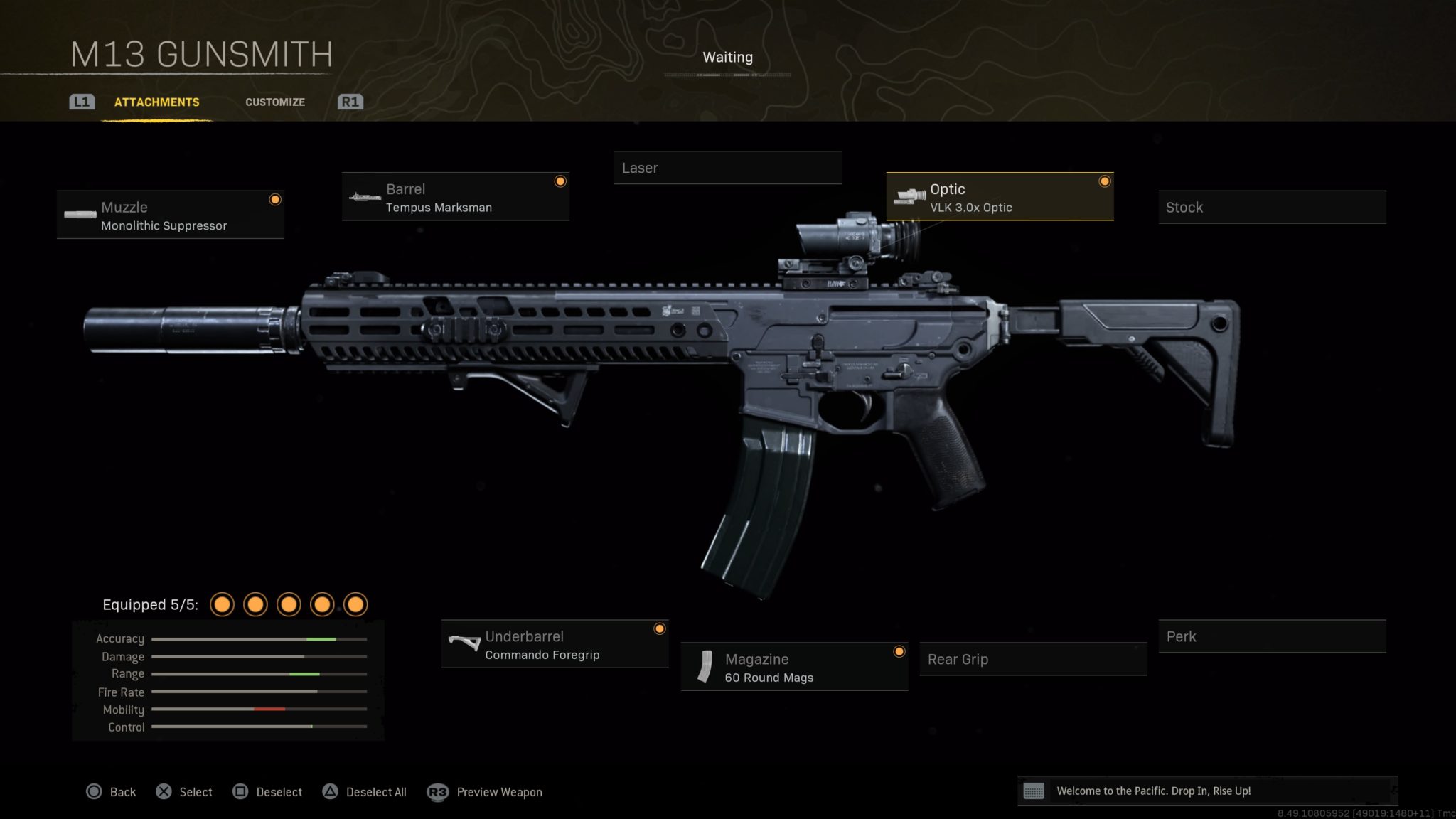Image resolution: width=1456 pixels, height=819 pixels.
Task: Select the Attachments tab
Action: (x=156, y=102)
